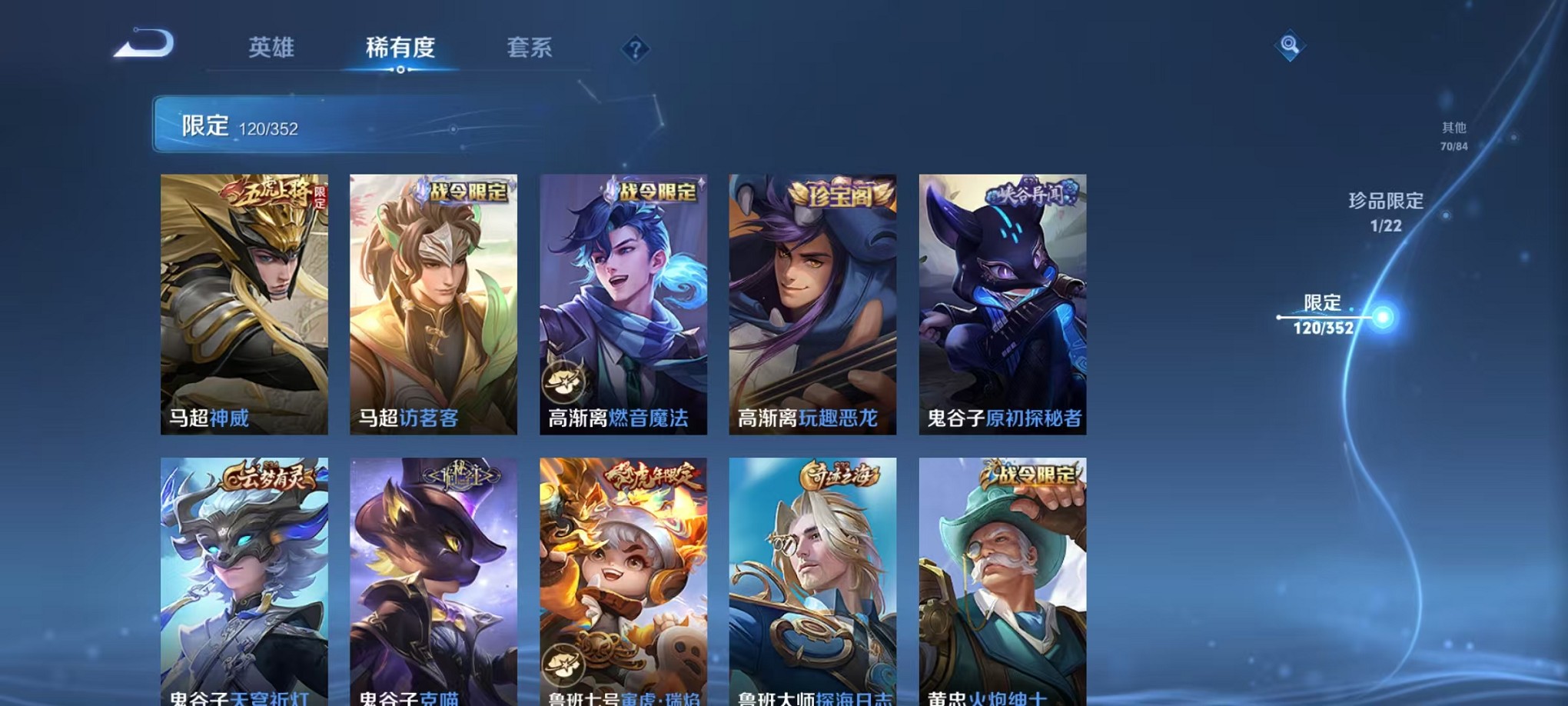Screen dimensions: 1568x706
Task: Switch to the 英雄 tab
Action: 273,48
